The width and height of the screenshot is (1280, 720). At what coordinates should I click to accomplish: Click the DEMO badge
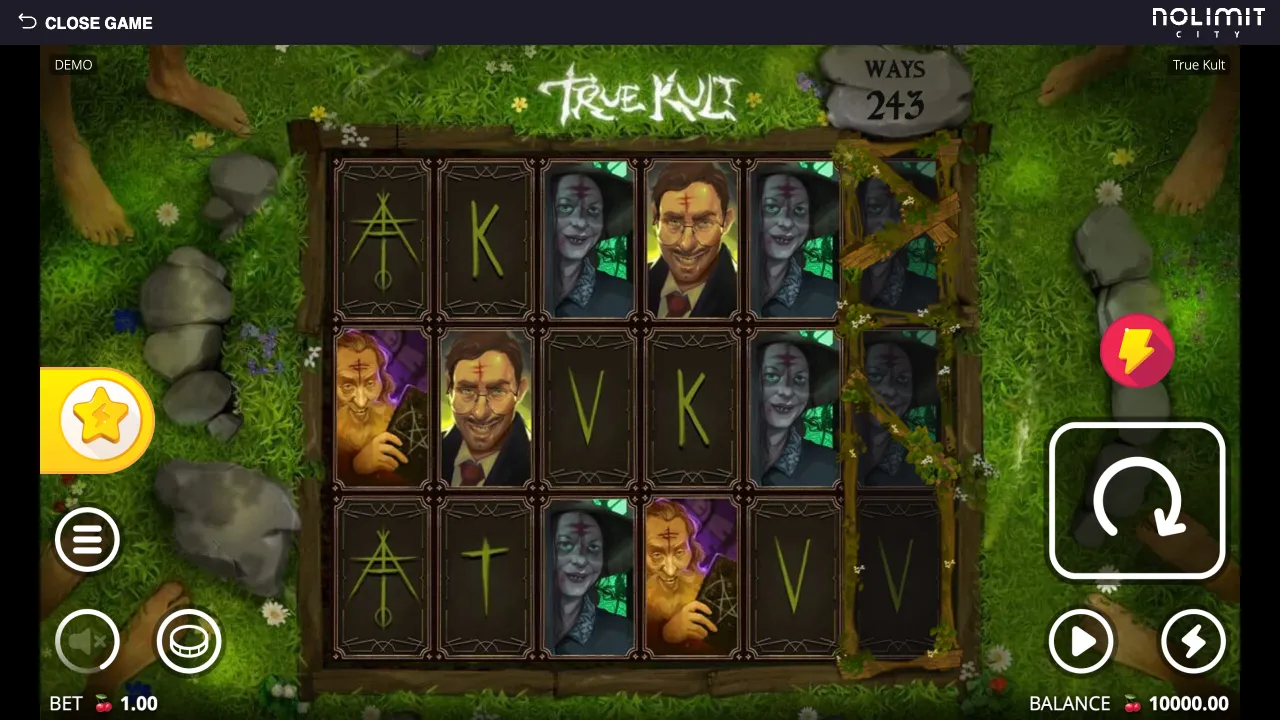click(x=73, y=64)
